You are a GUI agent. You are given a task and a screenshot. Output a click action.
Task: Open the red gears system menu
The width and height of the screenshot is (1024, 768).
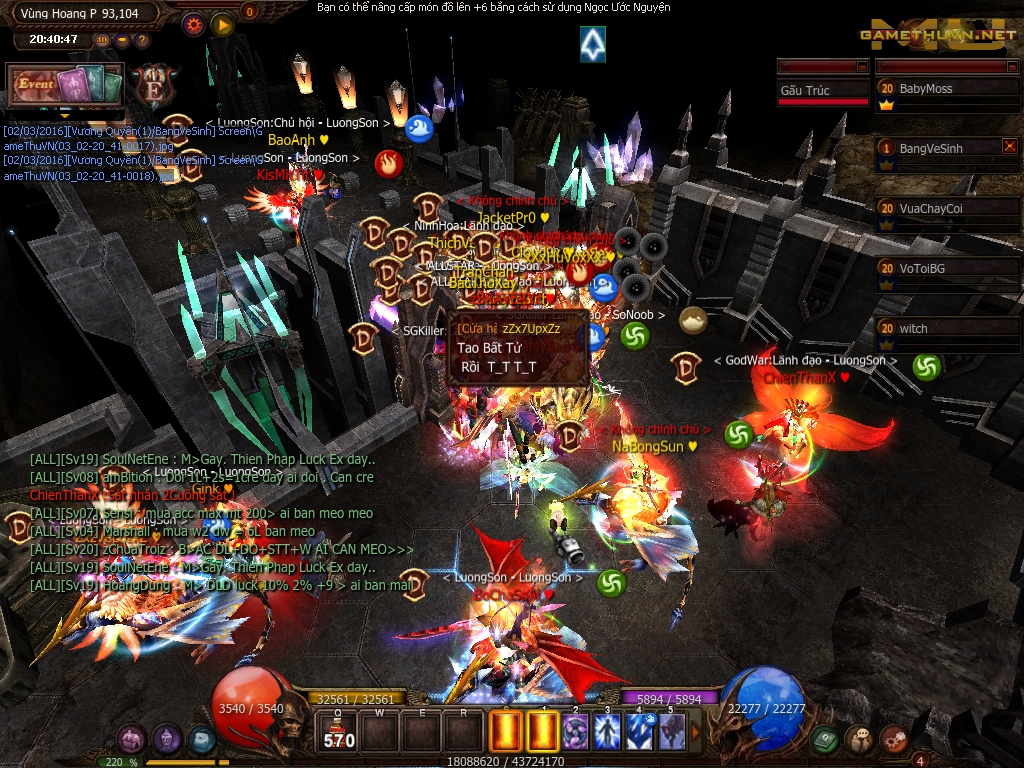tap(893, 739)
